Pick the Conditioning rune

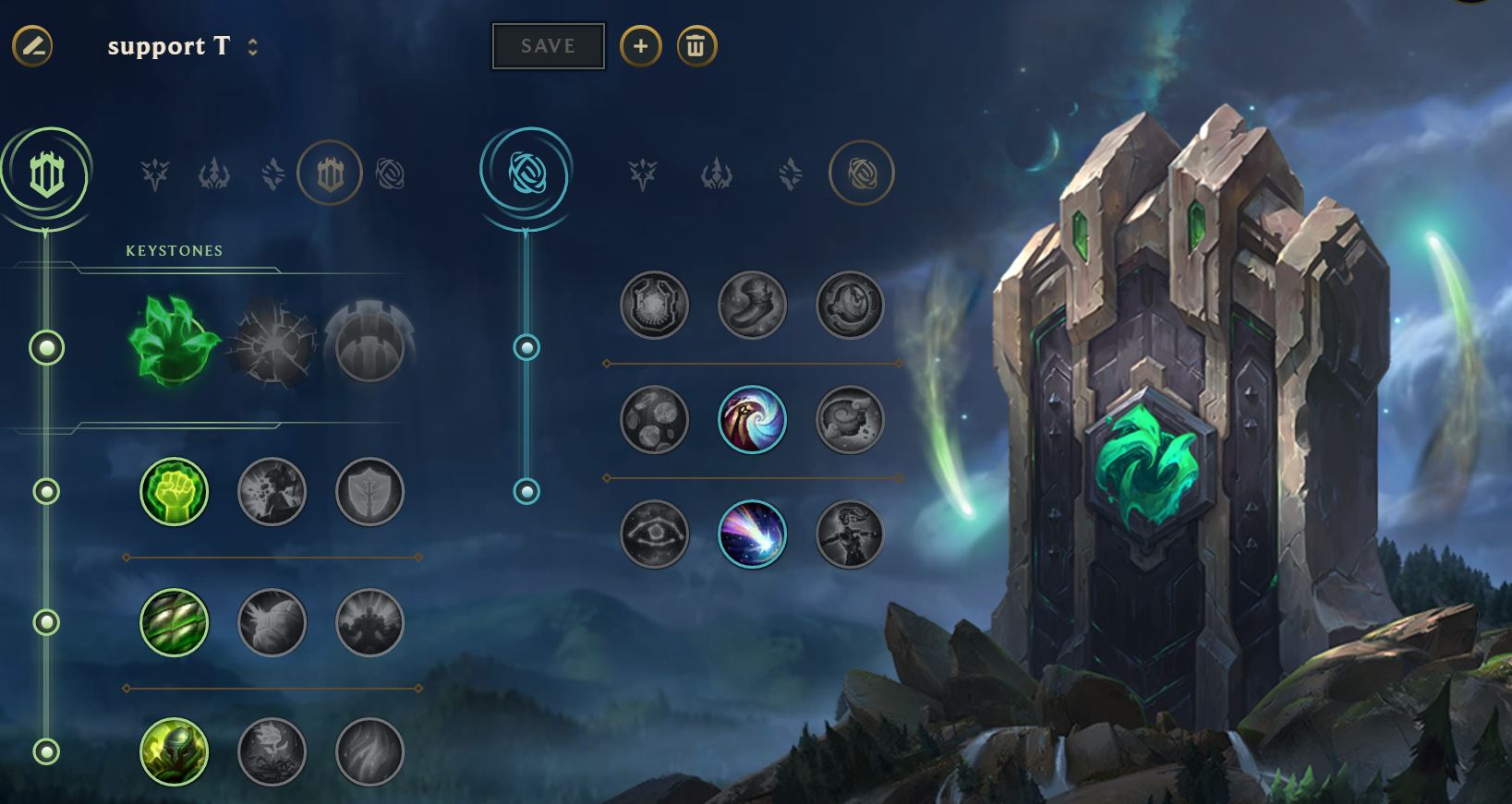[174, 622]
